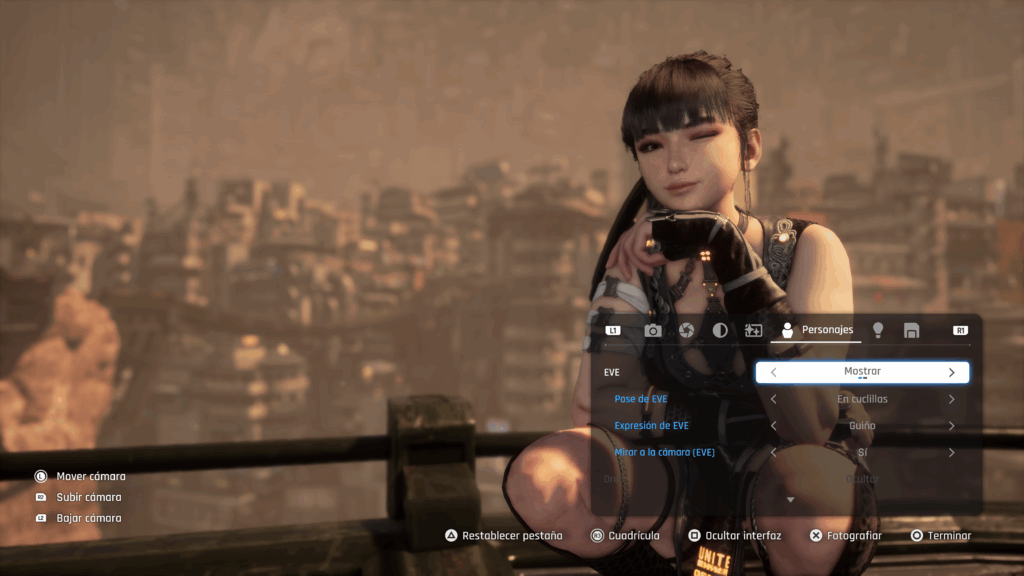Switch to the camera tab

coord(653,330)
